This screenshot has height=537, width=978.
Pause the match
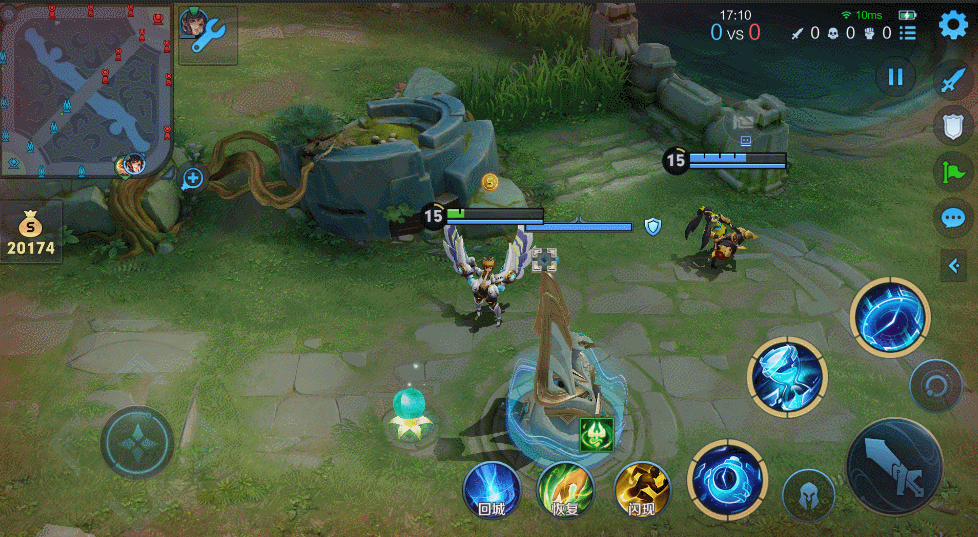coord(895,77)
